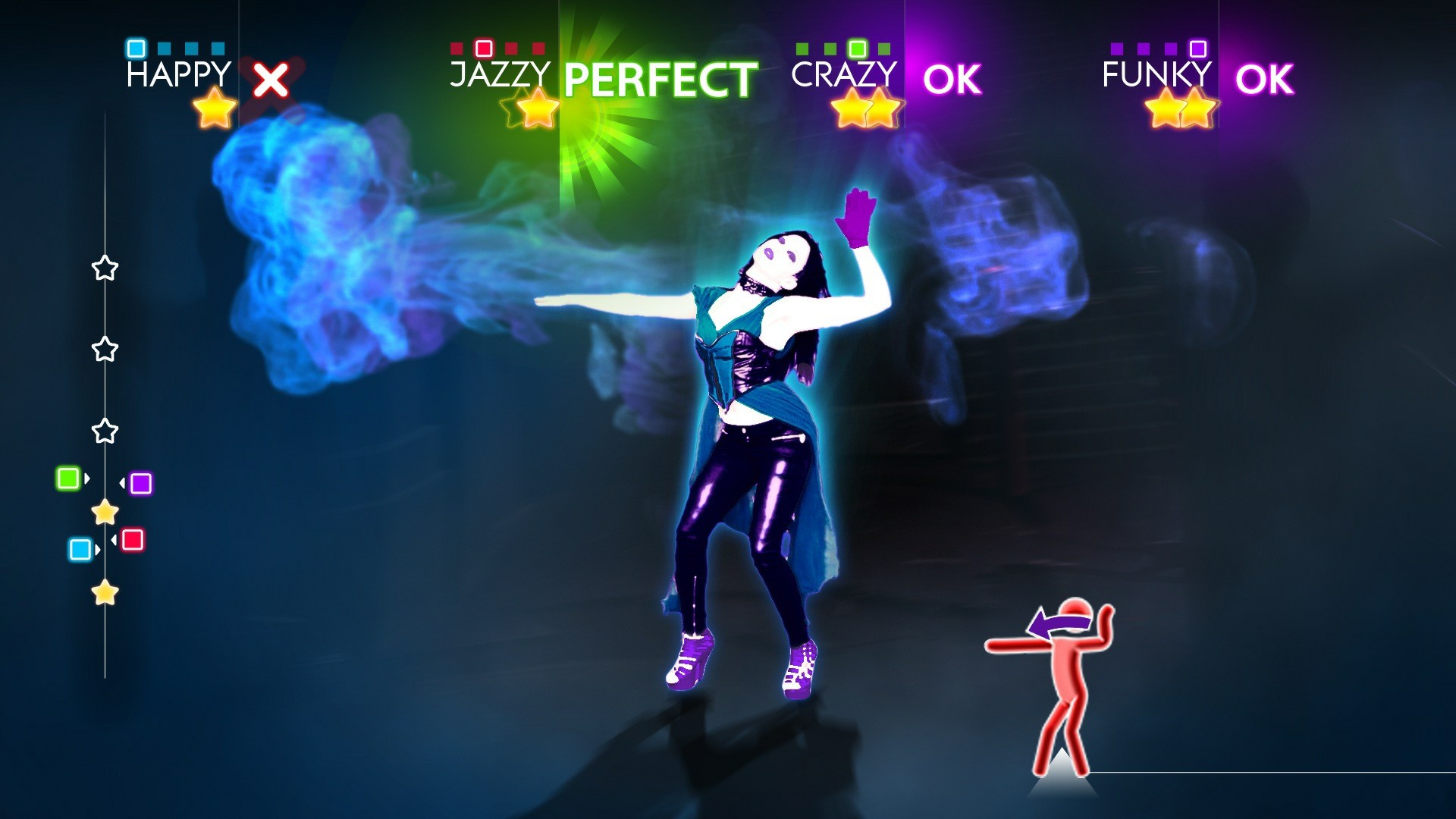Expand the second hollow star on the progress track
Screen dimensions: 1456x819
[x=105, y=349]
